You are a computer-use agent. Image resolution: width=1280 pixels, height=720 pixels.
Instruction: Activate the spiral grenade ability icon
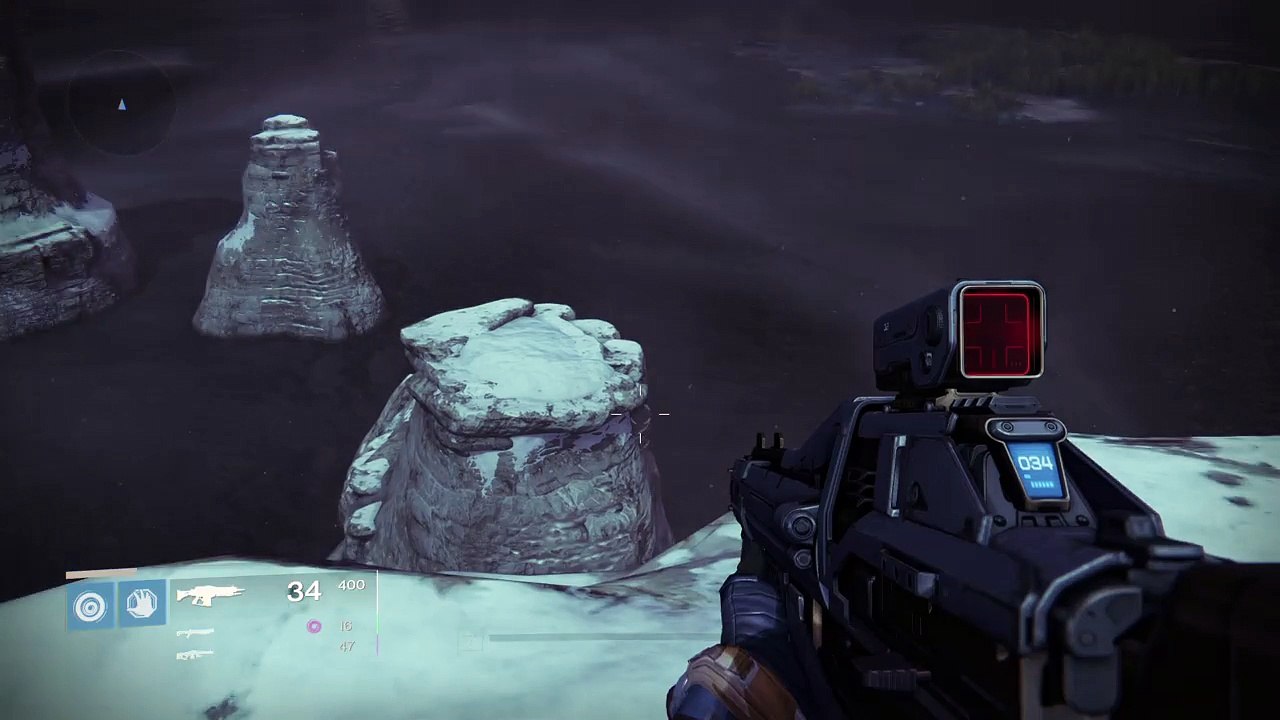point(91,605)
